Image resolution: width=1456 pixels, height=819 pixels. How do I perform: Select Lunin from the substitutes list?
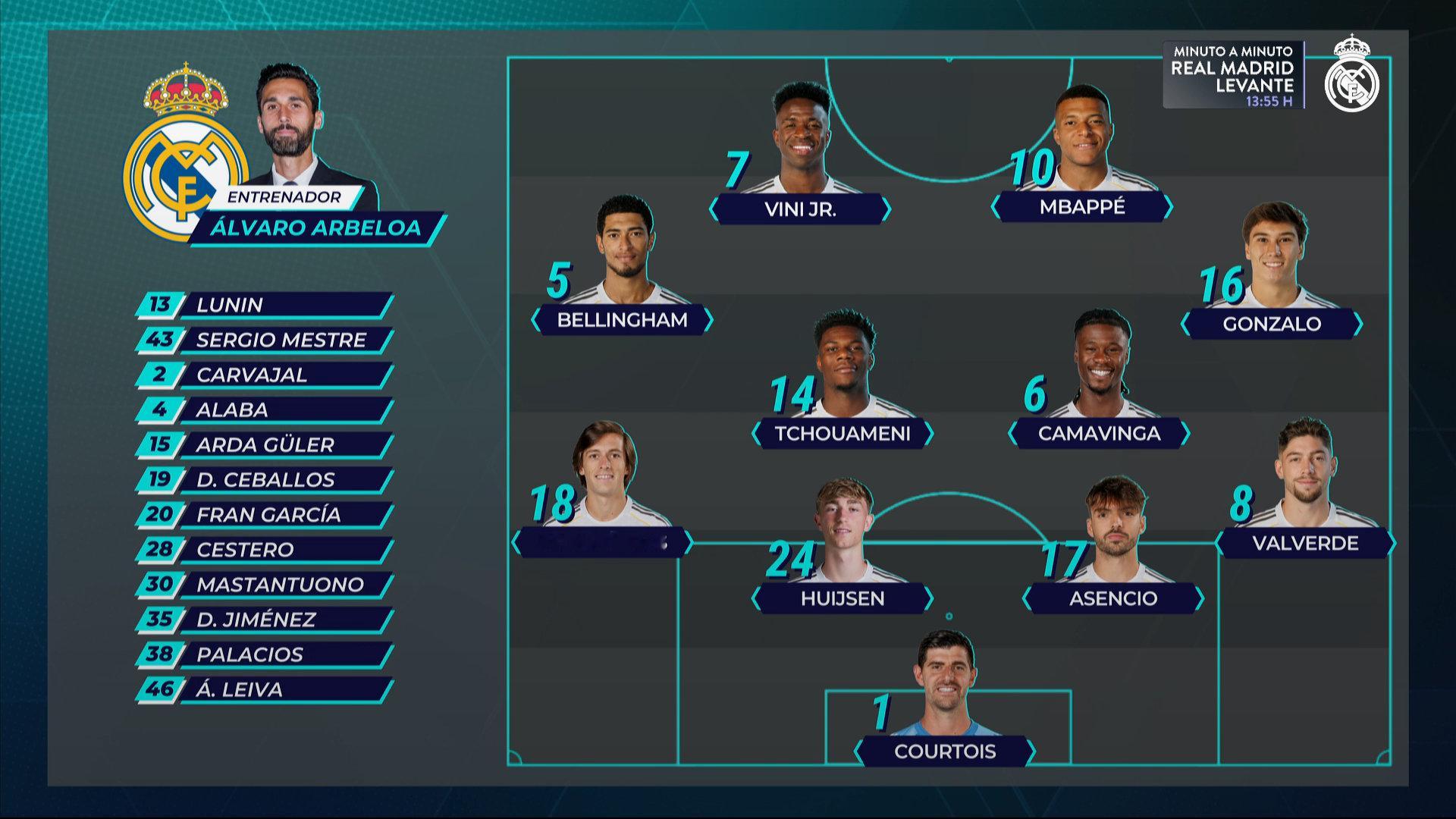coord(265,305)
